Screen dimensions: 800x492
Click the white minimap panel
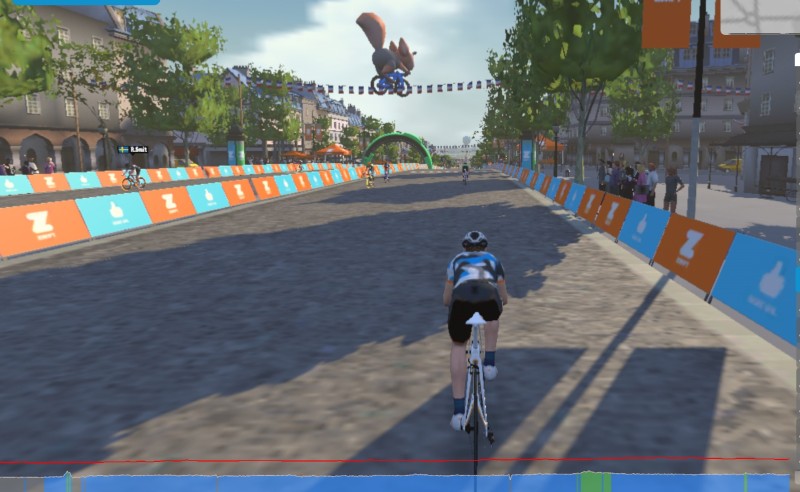tap(758, 16)
